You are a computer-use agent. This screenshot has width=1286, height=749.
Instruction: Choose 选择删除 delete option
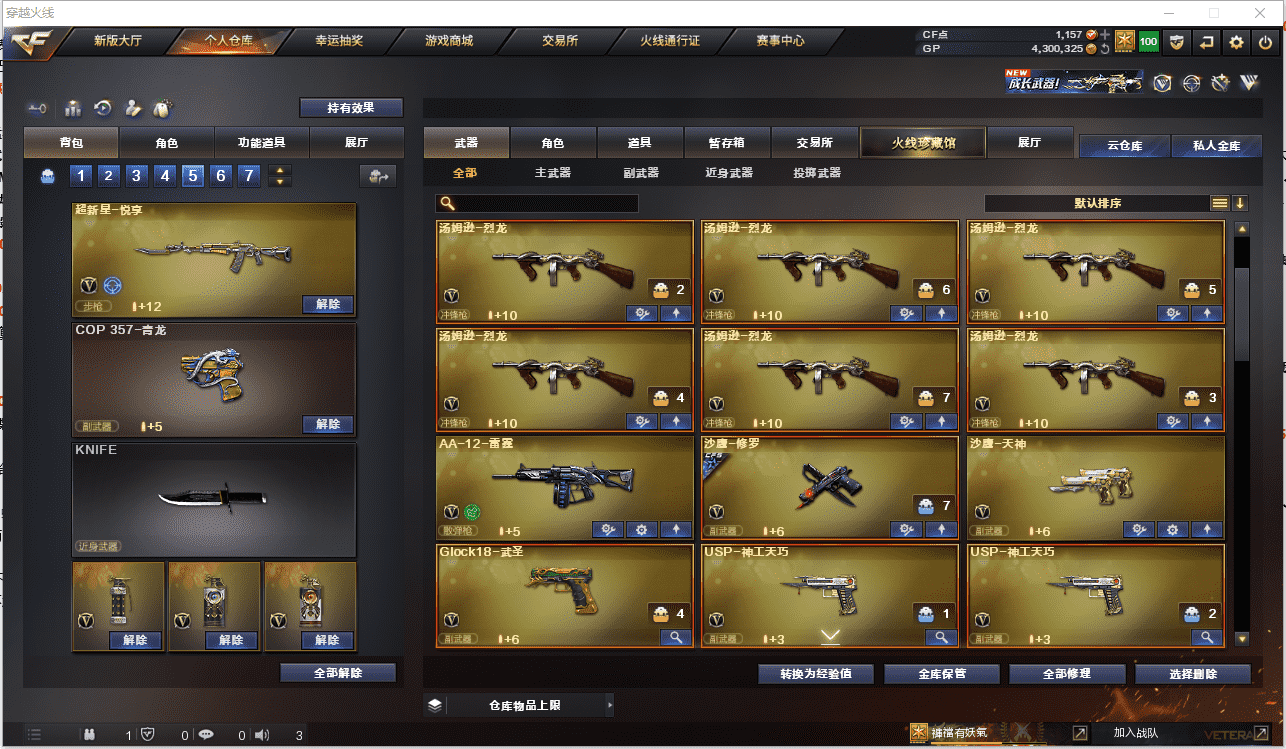point(1192,674)
